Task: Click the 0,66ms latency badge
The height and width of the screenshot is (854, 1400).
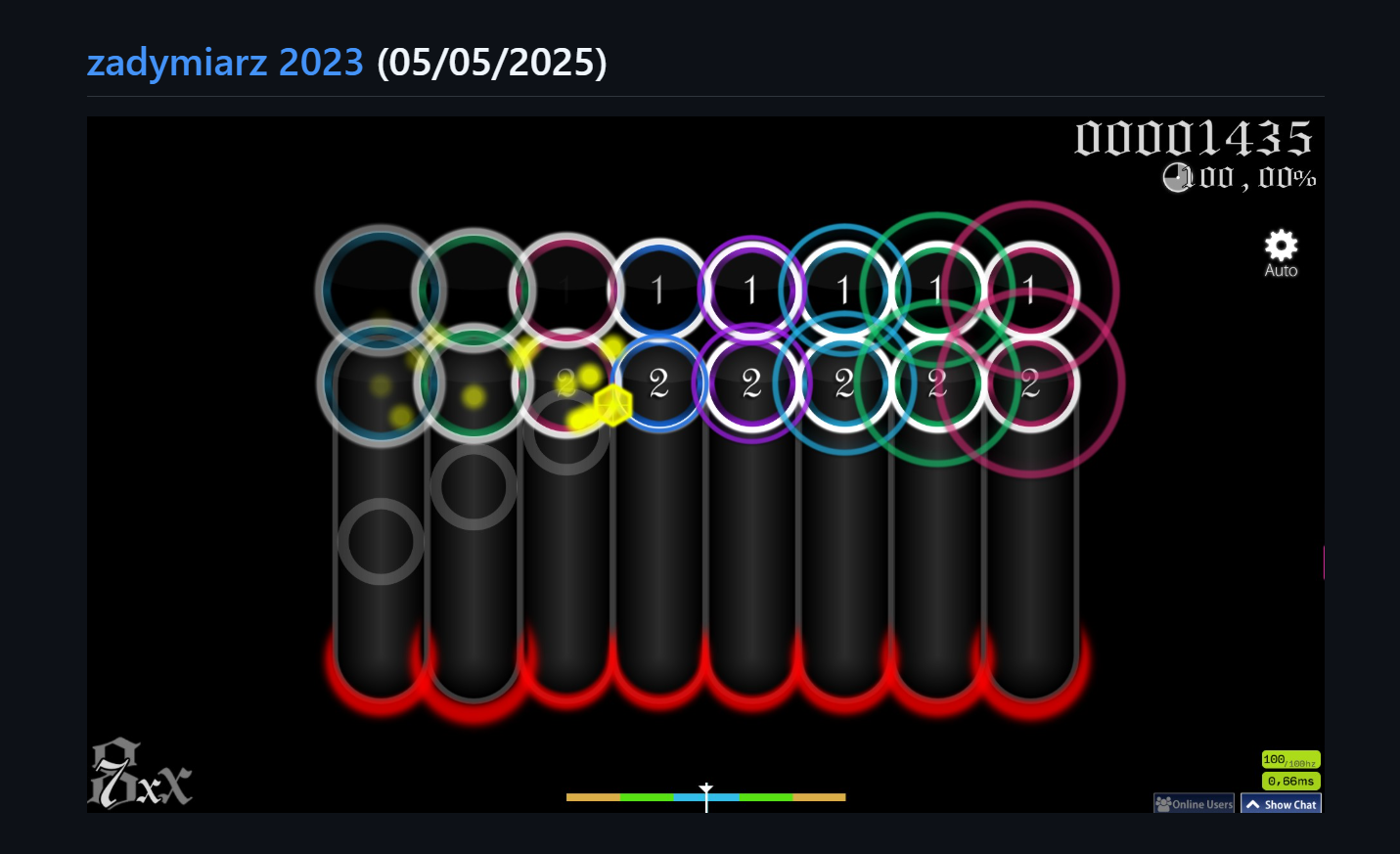Action: click(1289, 781)
